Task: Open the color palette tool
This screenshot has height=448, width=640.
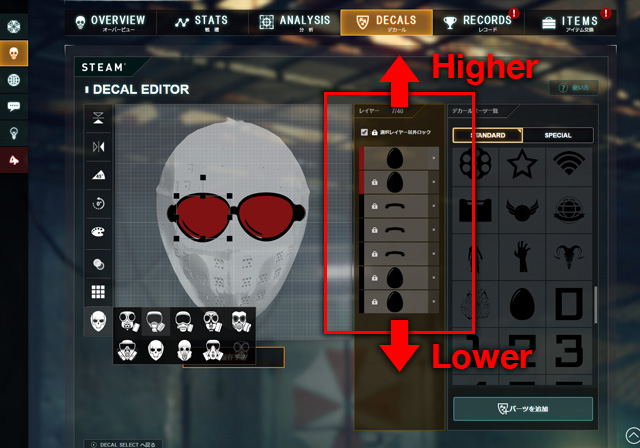Action: [x=99, y=233]
